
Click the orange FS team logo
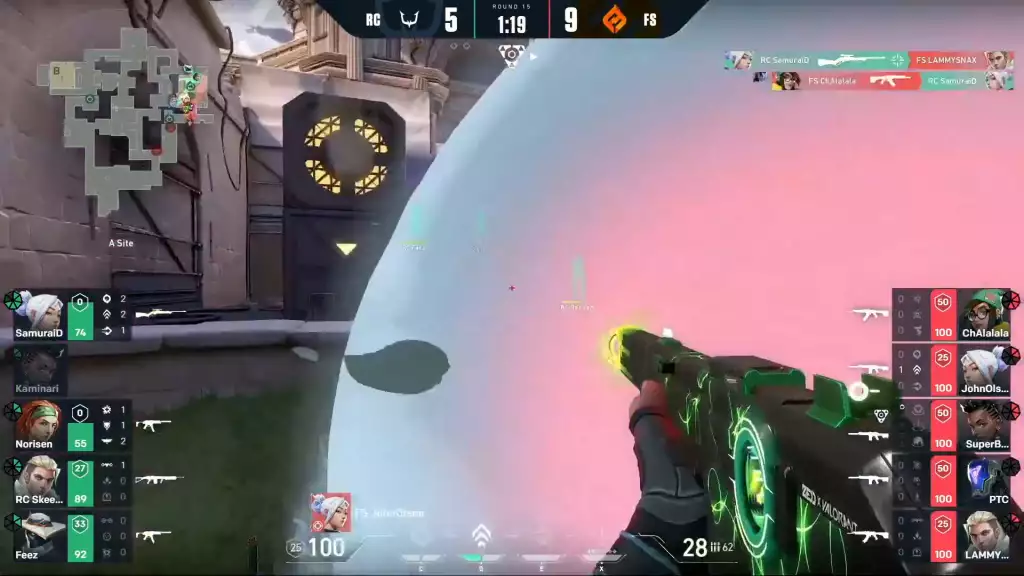614,19
